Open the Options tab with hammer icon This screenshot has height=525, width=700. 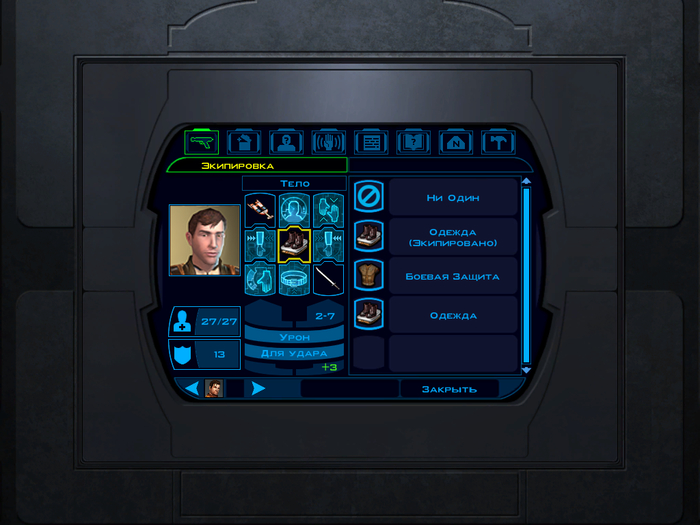497,142
